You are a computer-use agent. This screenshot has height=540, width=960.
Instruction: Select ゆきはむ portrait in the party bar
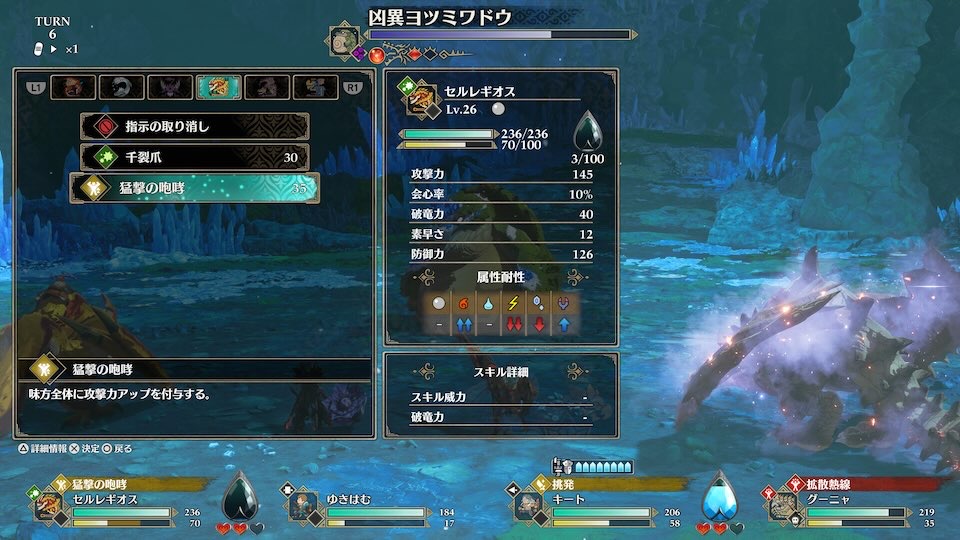click(305, 505)
